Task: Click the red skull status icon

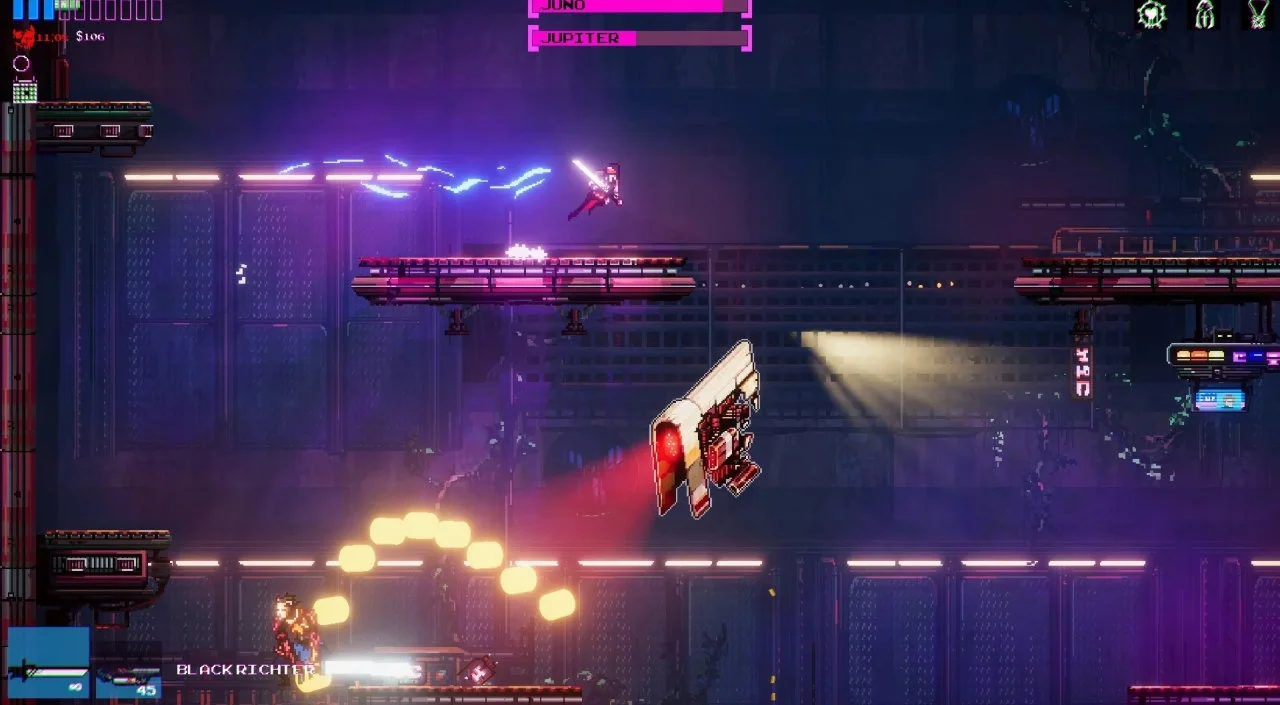Action: pos(23,38)
